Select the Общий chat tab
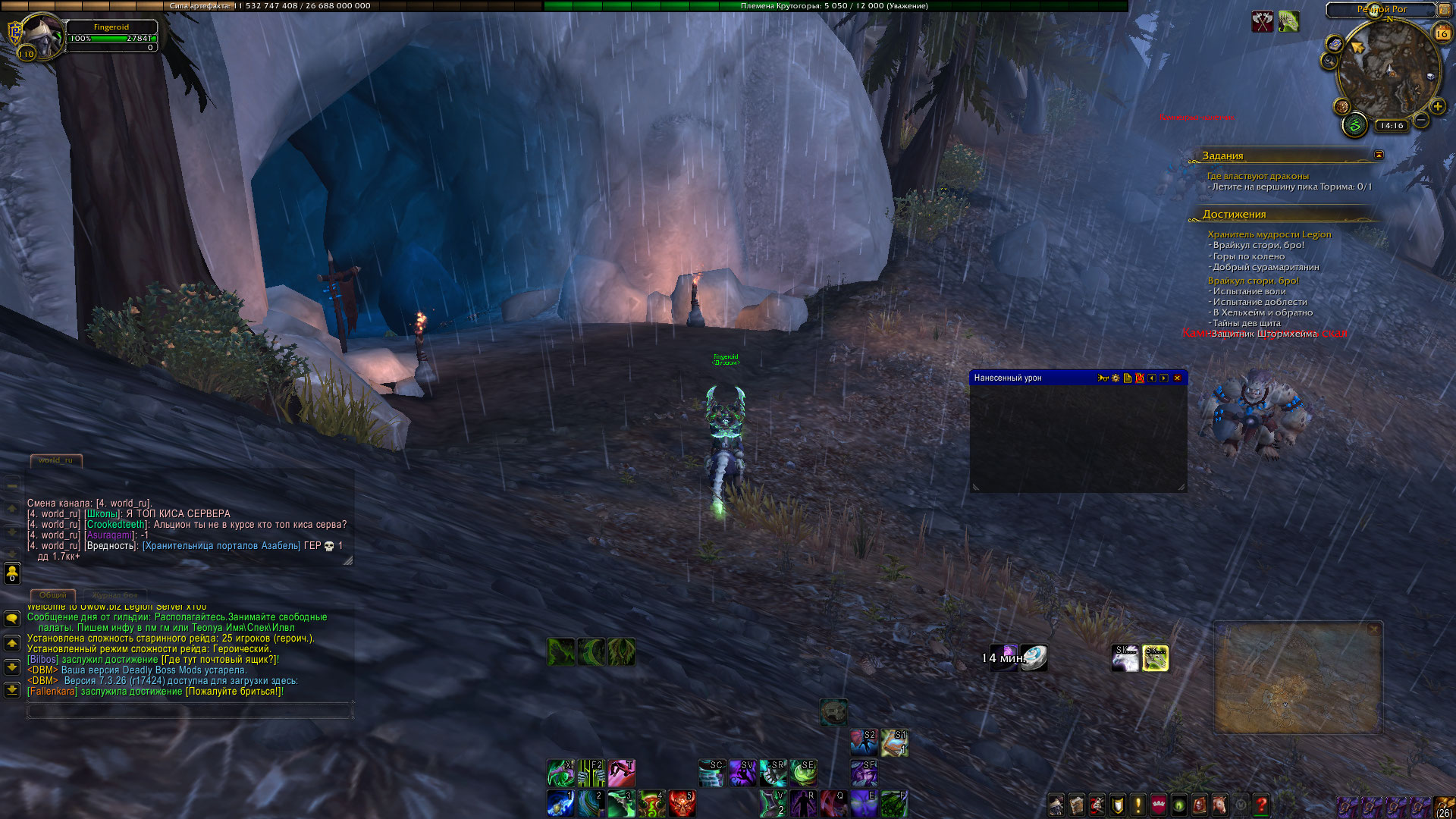This screenshot has height=819, width=1456. (52, 595)
